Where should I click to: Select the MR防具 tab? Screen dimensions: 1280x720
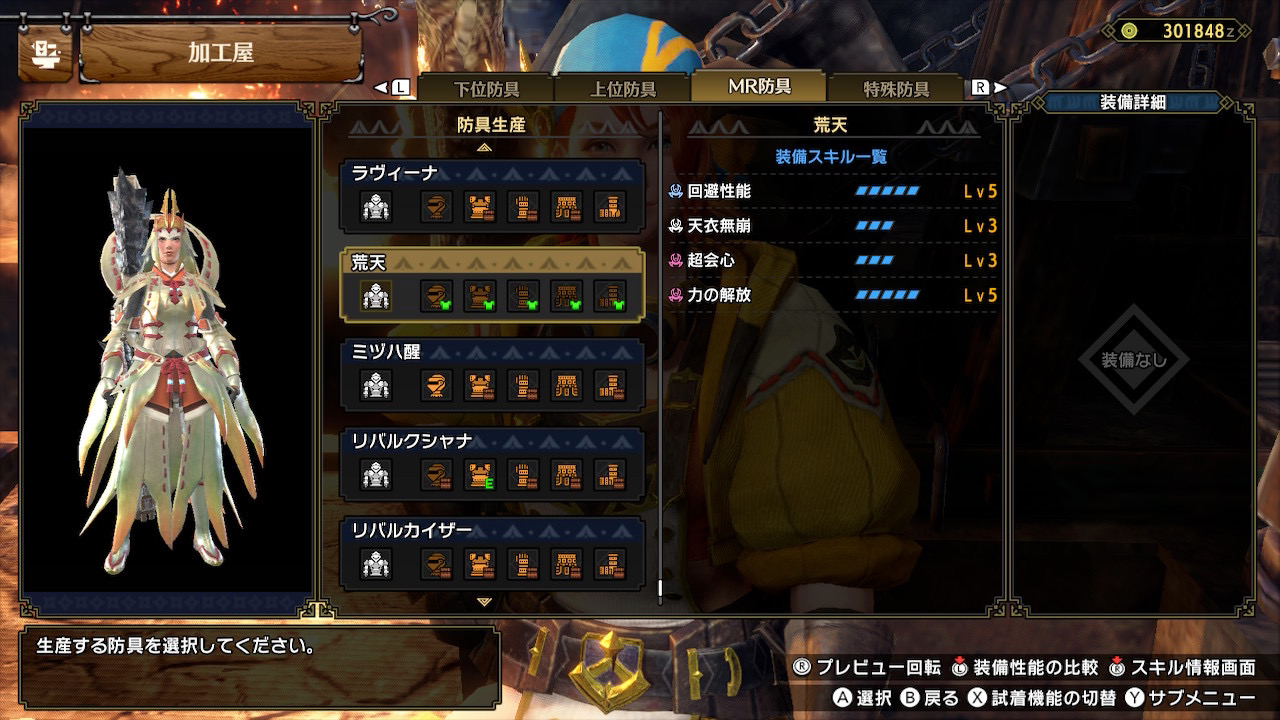pos(759,87)
